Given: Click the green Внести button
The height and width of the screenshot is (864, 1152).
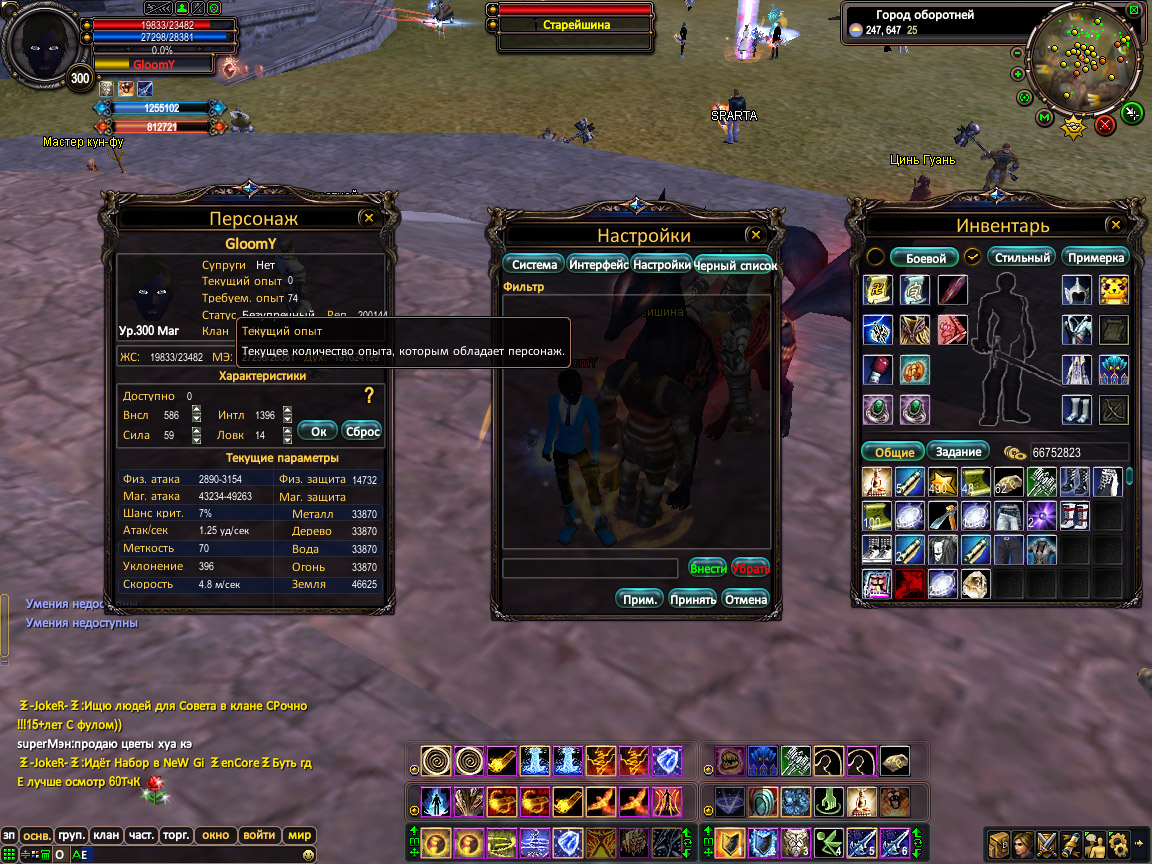Looking at the screenshot, I should coord(708,568).
